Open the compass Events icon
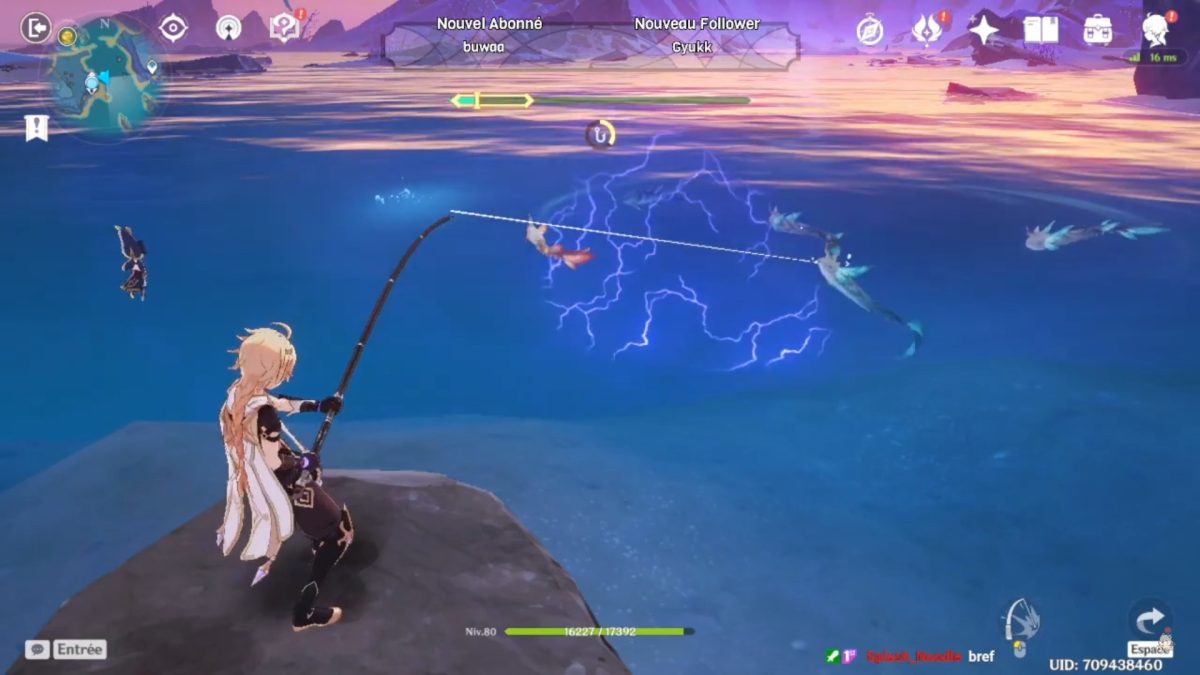 [x=870, y=30]
